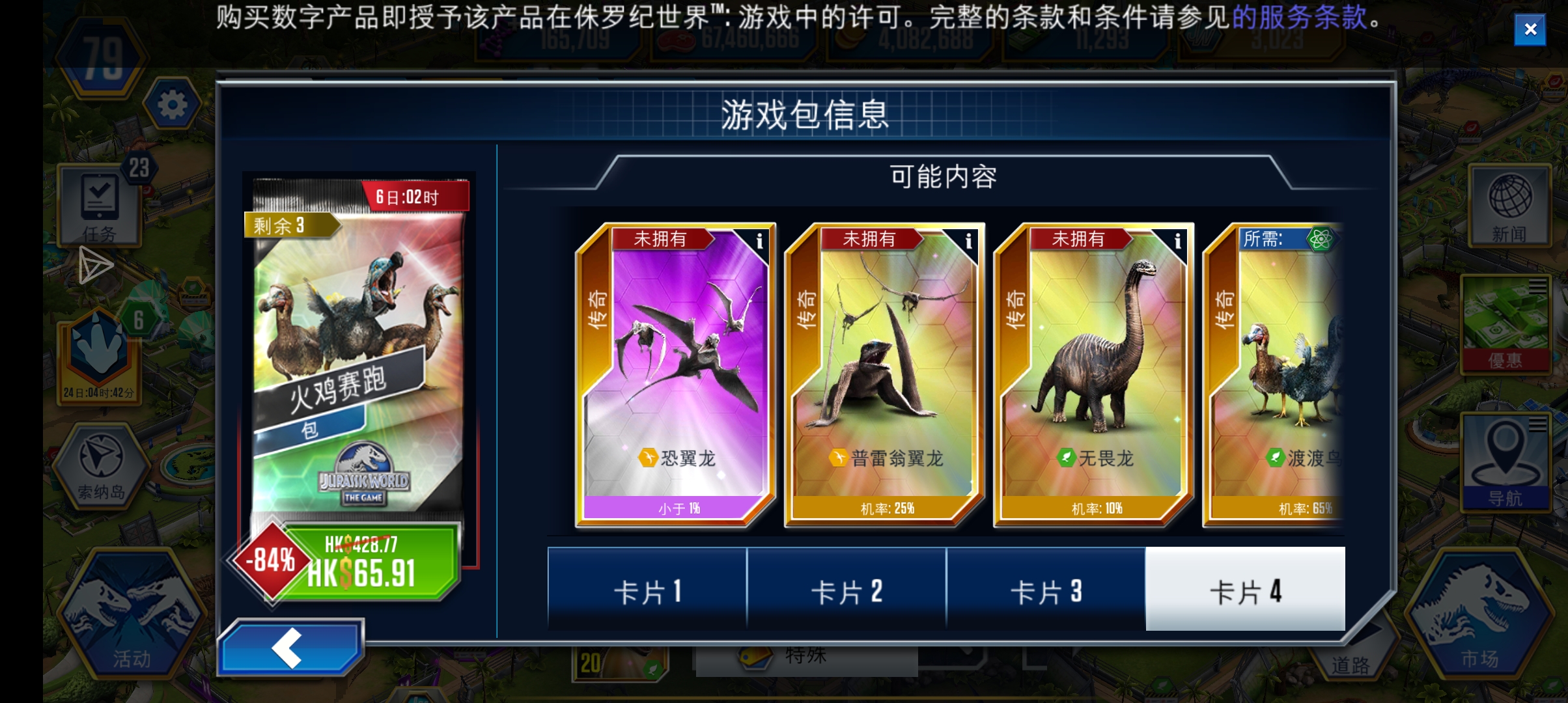The width and height of the screenshot is (1568, 703).
Task: Click the 火鸡赛跑 pack artwork
Action: pos(358,338)
